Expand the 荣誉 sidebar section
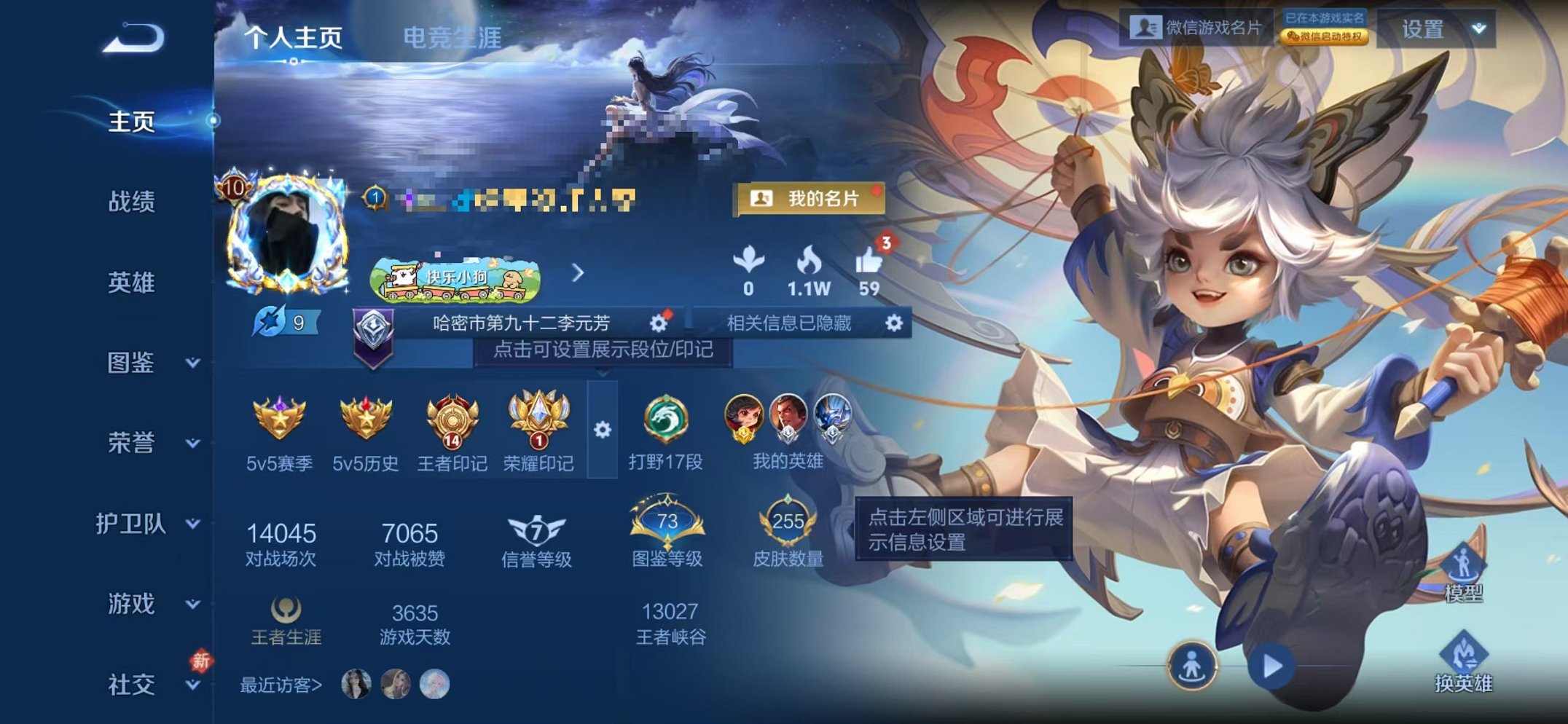This screenshot has height=724, width=1568. click(131, 444)
